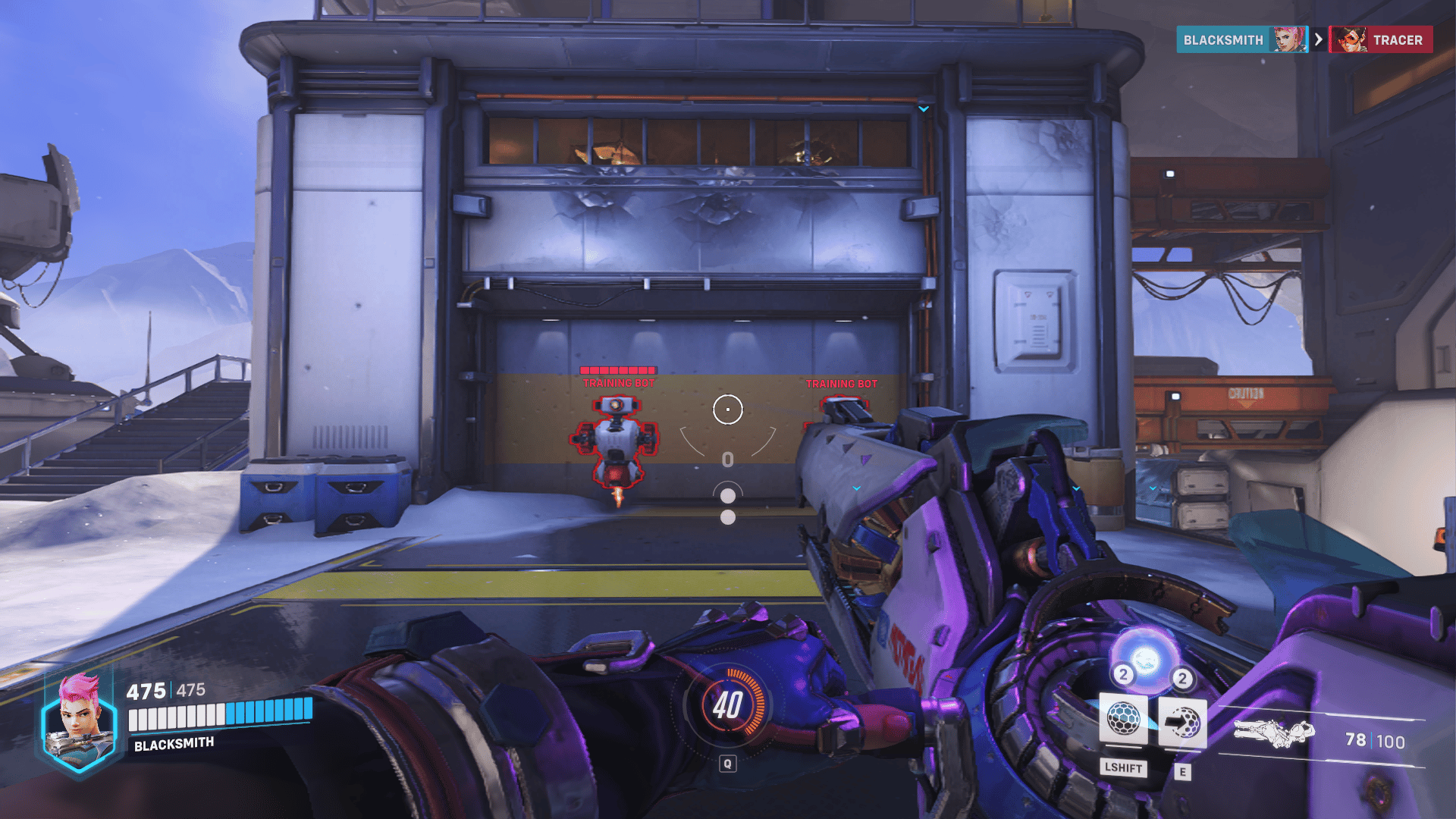Click the energy indicator below the crosshair
Screen dimensions: 1456x819
click(x=728, y=458)
